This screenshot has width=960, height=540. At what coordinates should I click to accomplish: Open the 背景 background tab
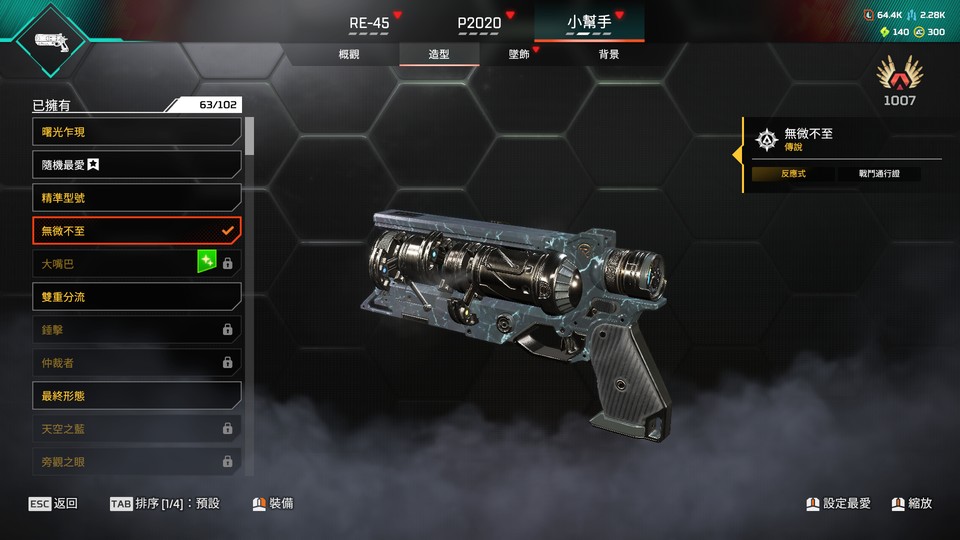pyautogui.click(x=609, y=55)
